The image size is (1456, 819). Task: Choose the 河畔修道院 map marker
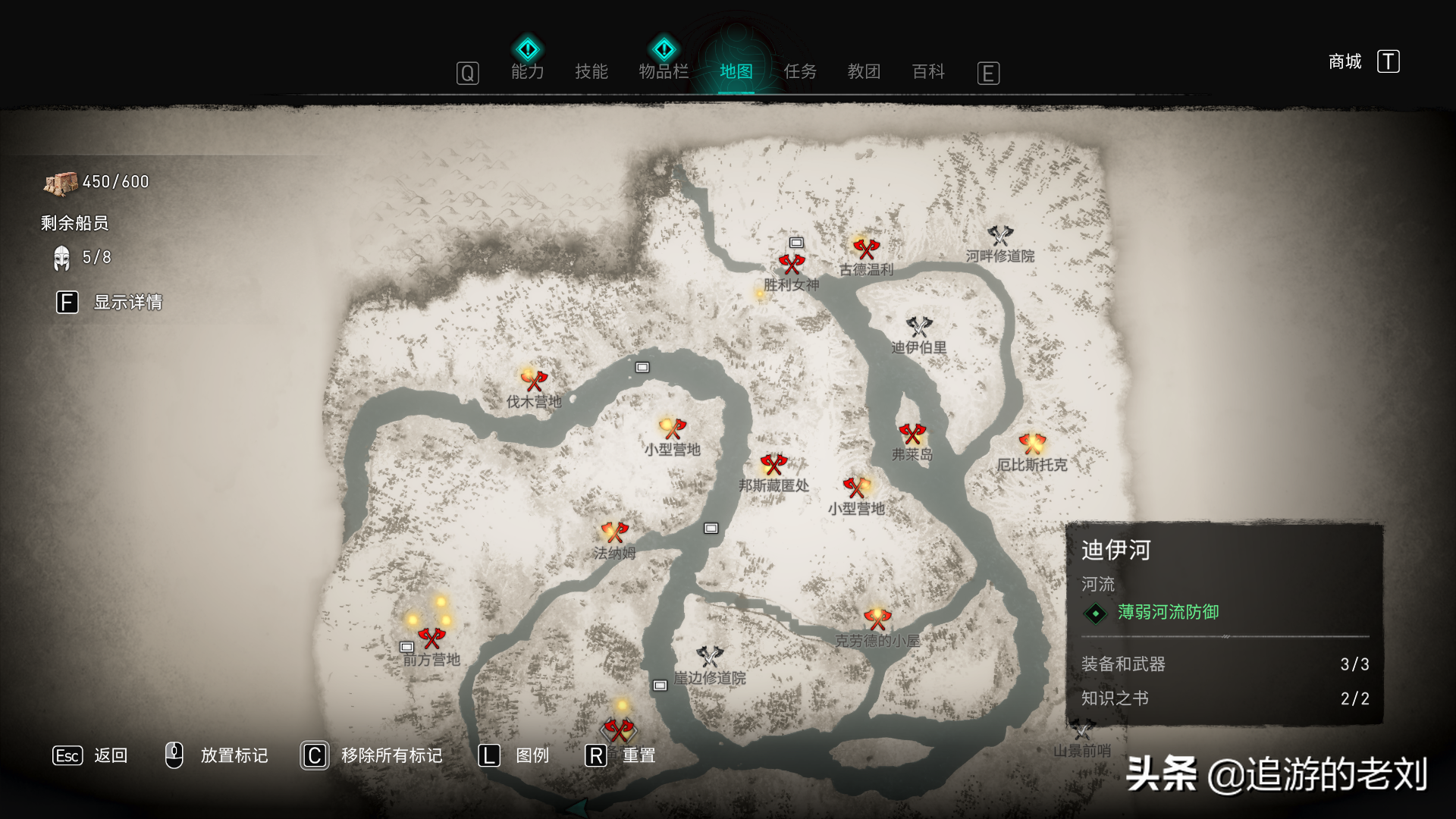click(1000, 236)
